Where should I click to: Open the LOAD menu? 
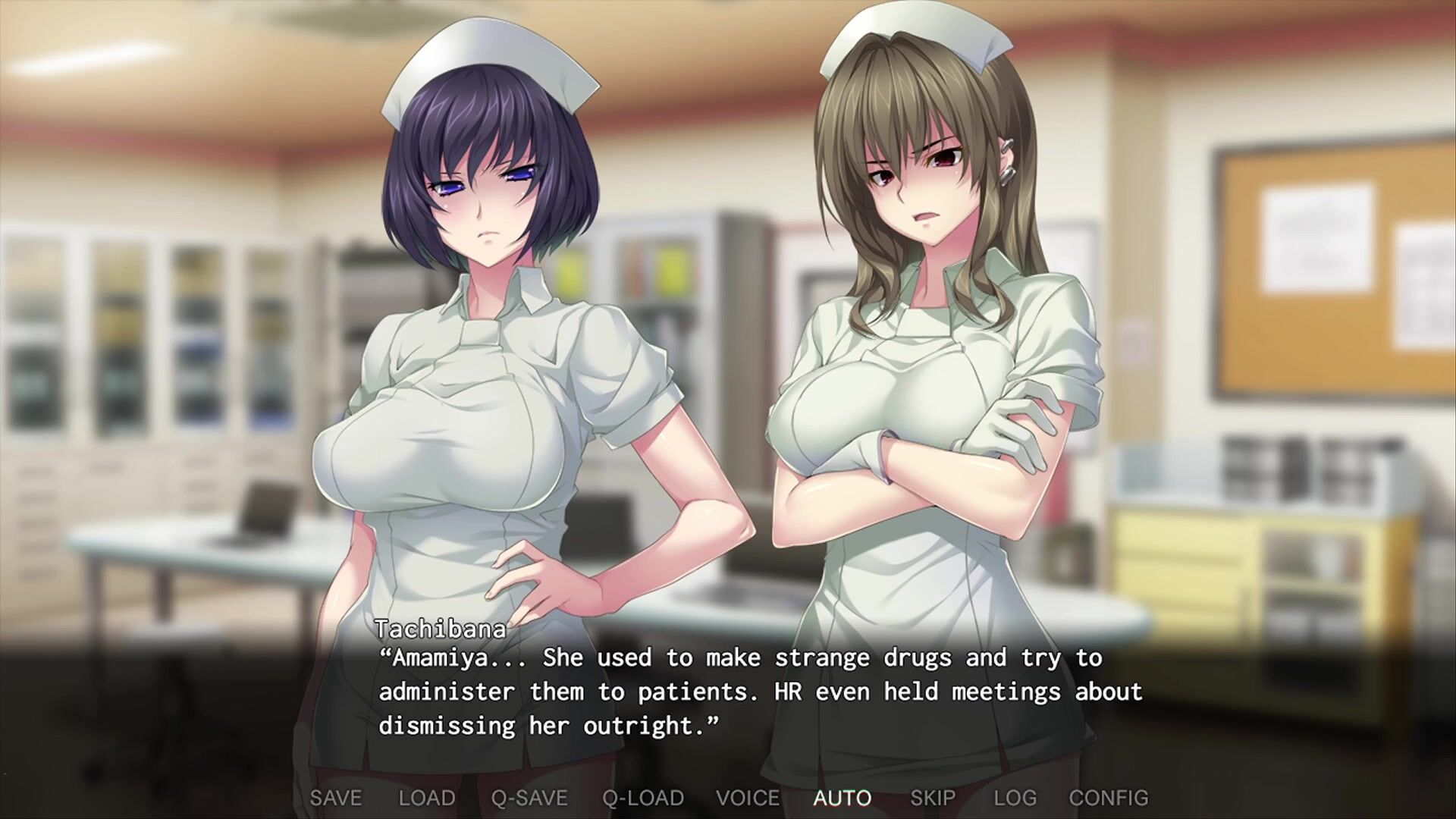427,798
